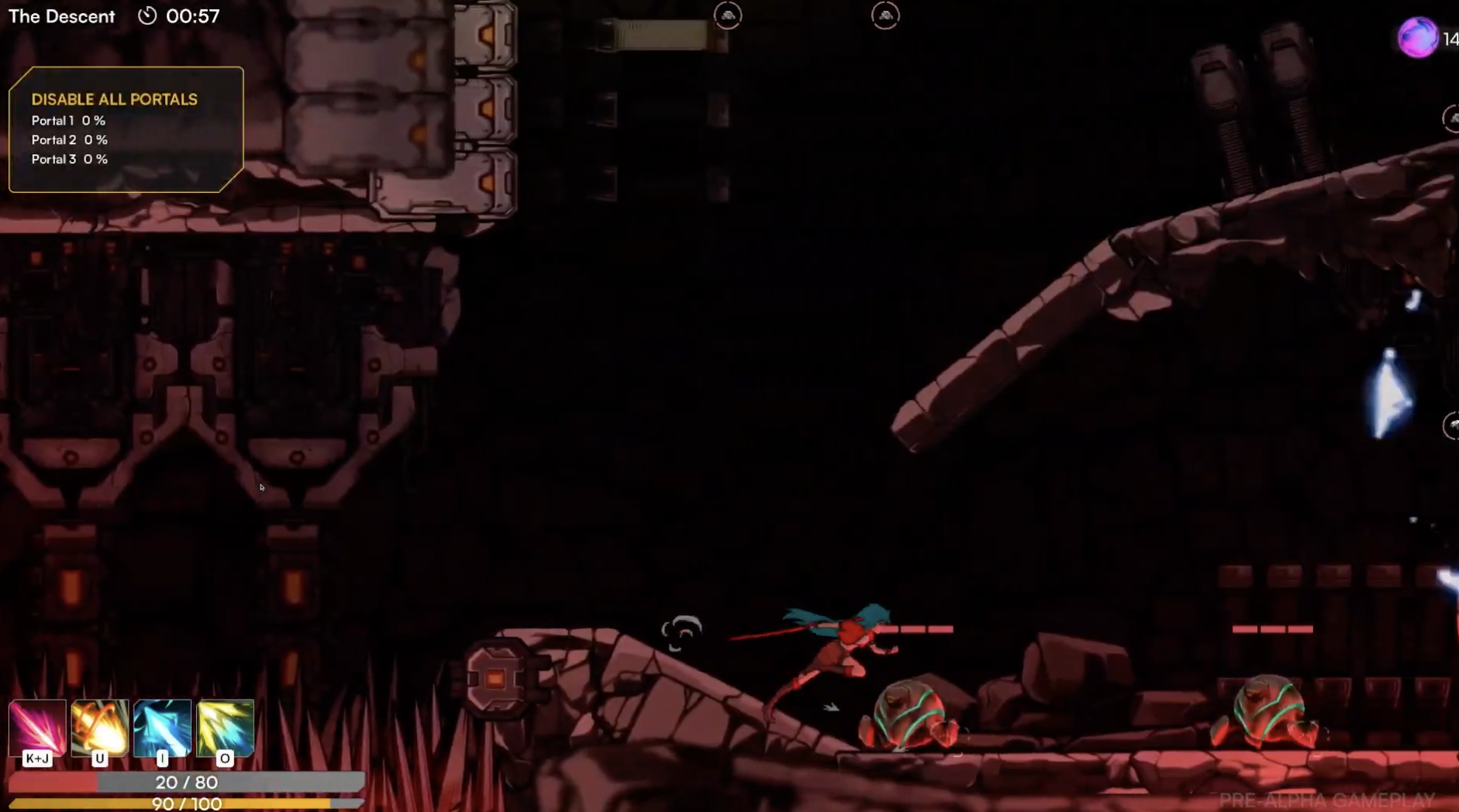Trigger the blue ice spike ability

[162, 728]
